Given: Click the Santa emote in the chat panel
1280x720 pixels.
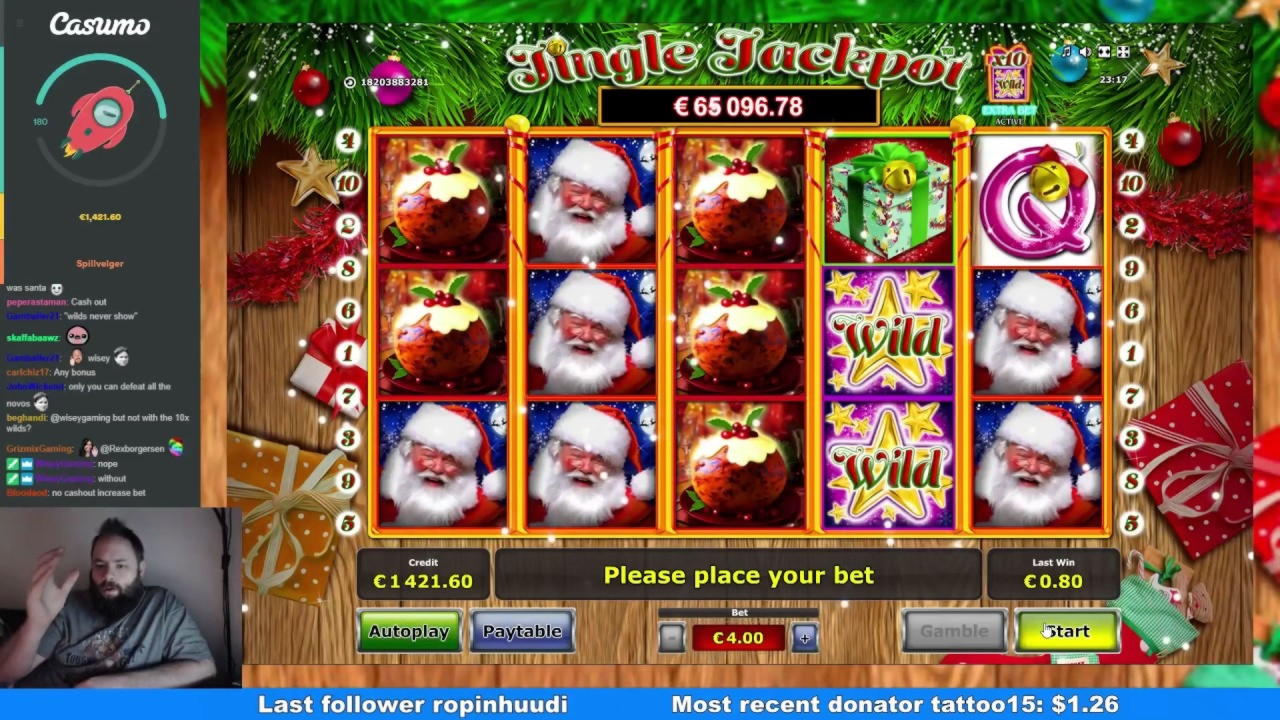Looking at the screenshot, I should pyautogui.click(x=56, y=287).
